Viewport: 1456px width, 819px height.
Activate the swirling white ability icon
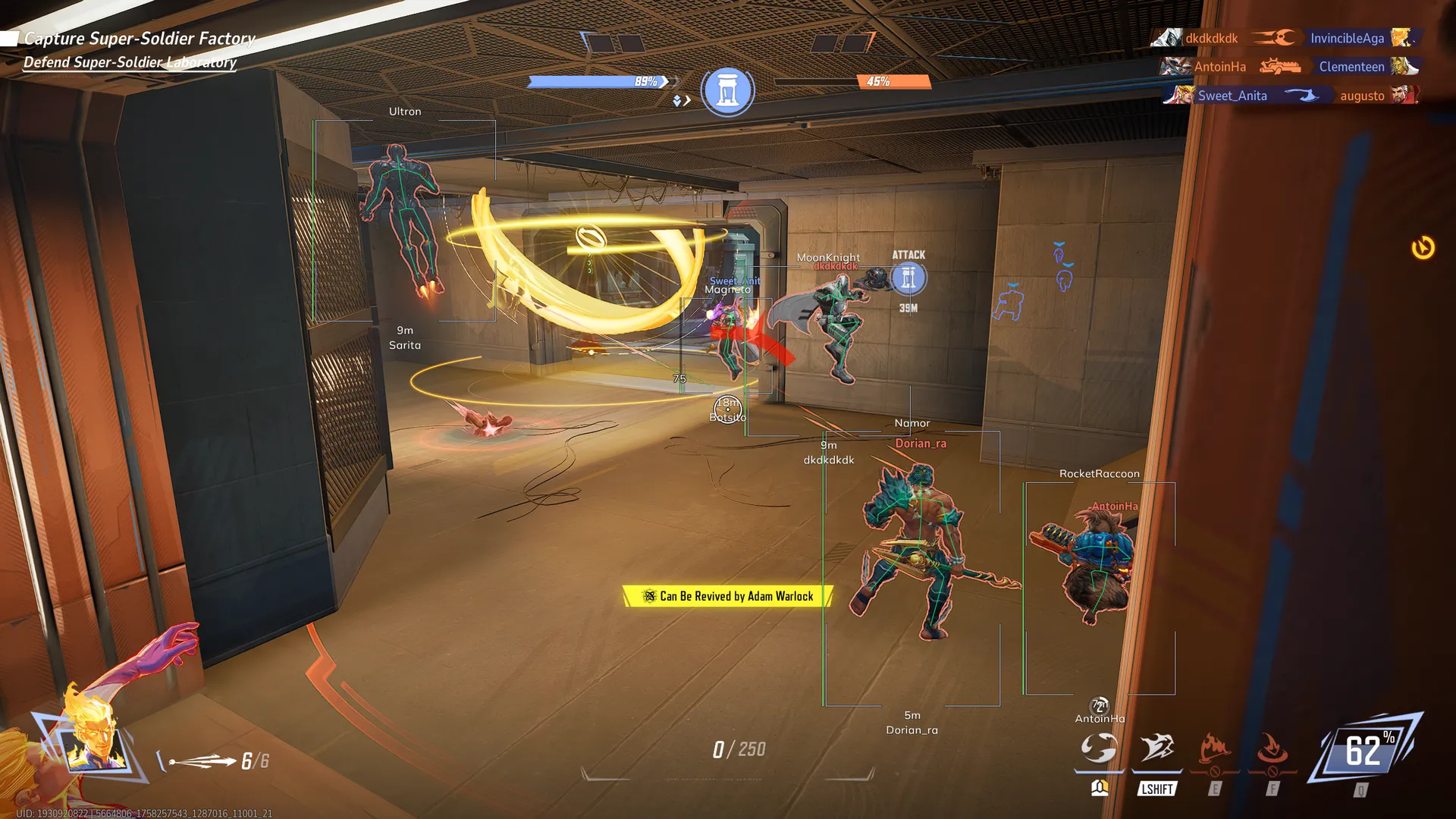coord(1099,748)
